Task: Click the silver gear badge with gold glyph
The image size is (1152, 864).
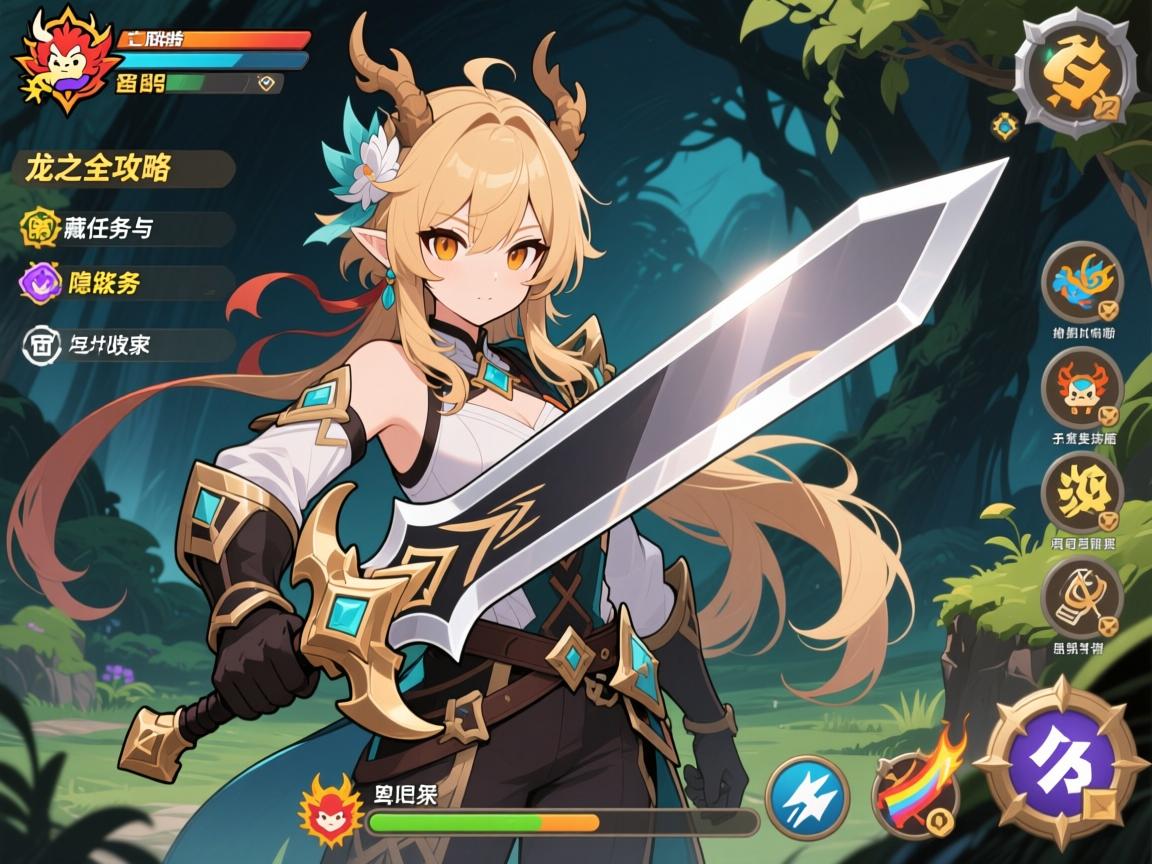Action: (x=1075, y=70)
